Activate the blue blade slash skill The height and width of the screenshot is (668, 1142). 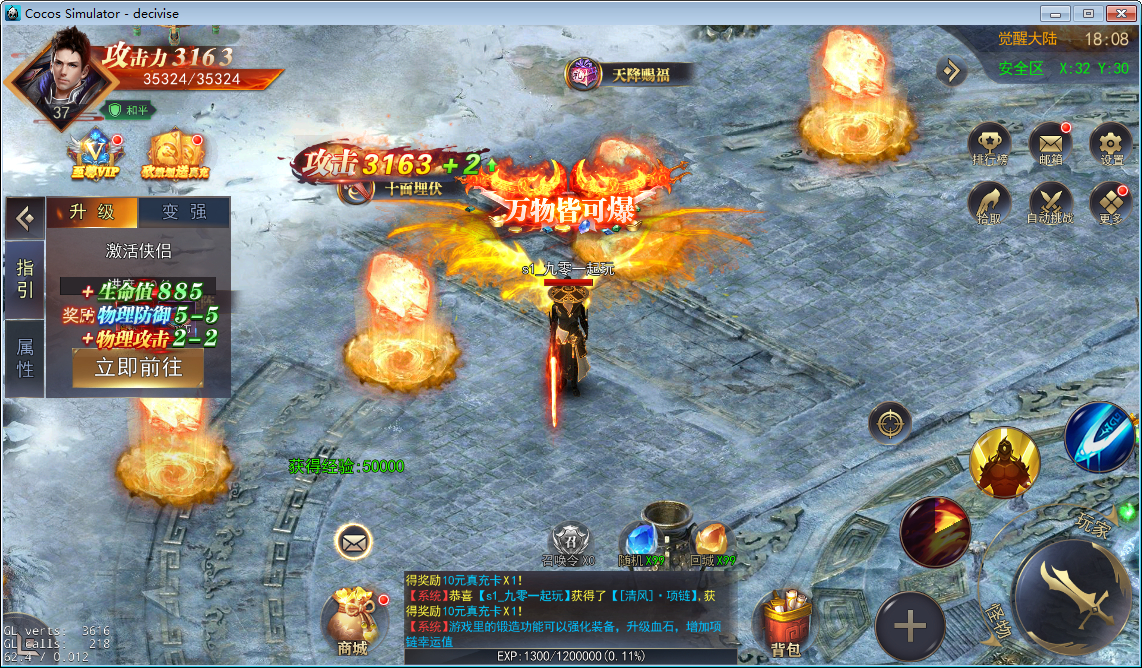[1098, 438]
